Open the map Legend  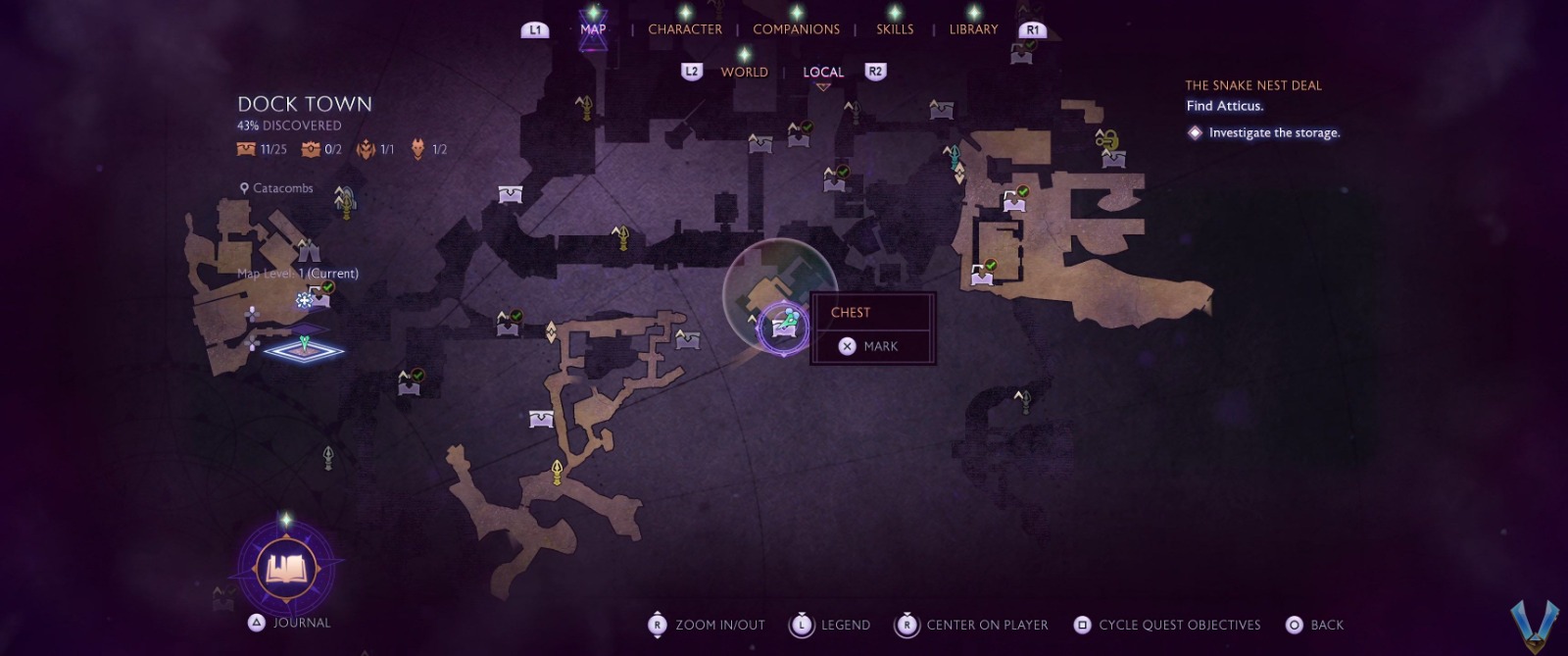(x=830, y=625)
